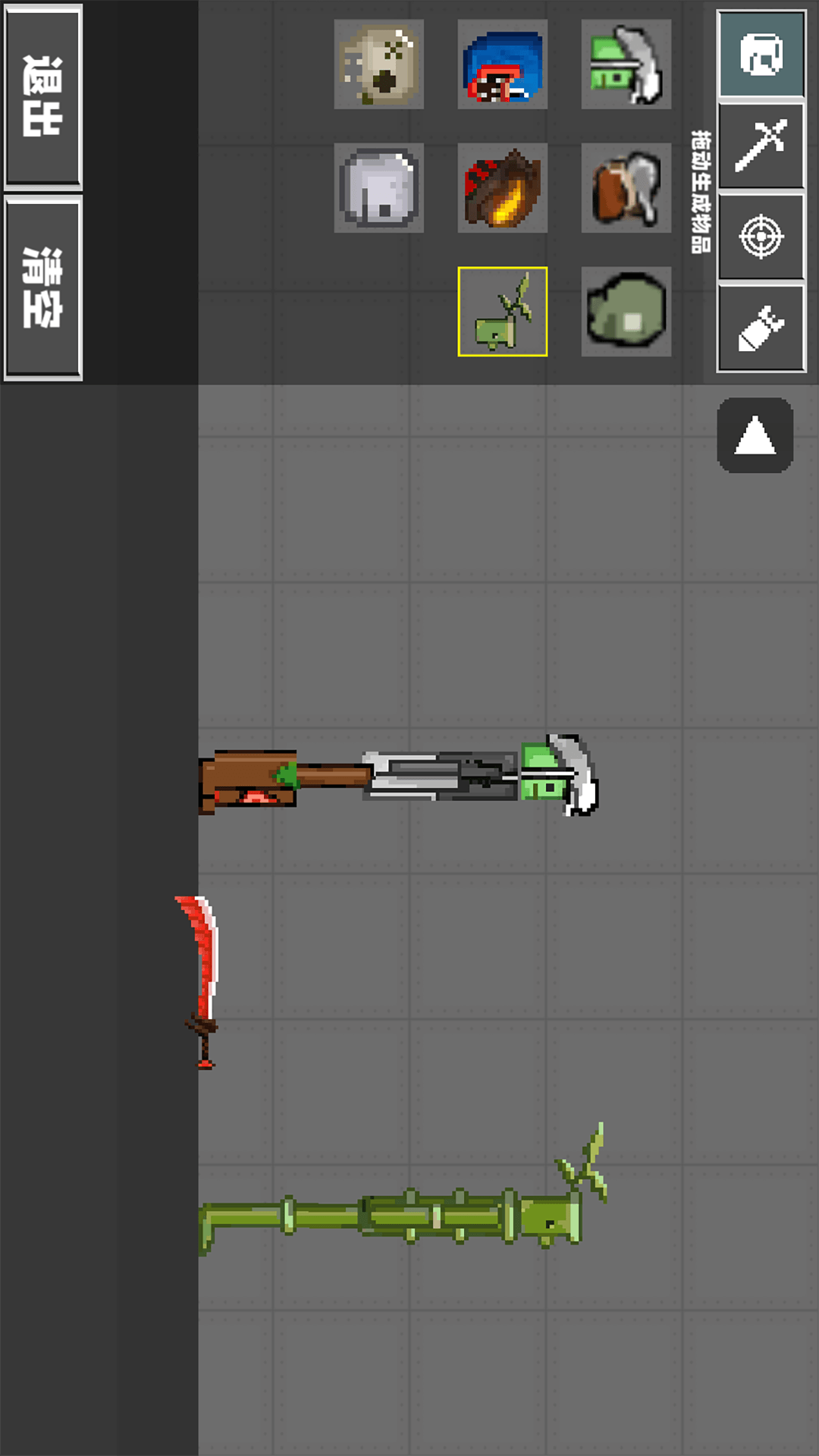Switch to the crosshair target tab

(x=761, y=237)
